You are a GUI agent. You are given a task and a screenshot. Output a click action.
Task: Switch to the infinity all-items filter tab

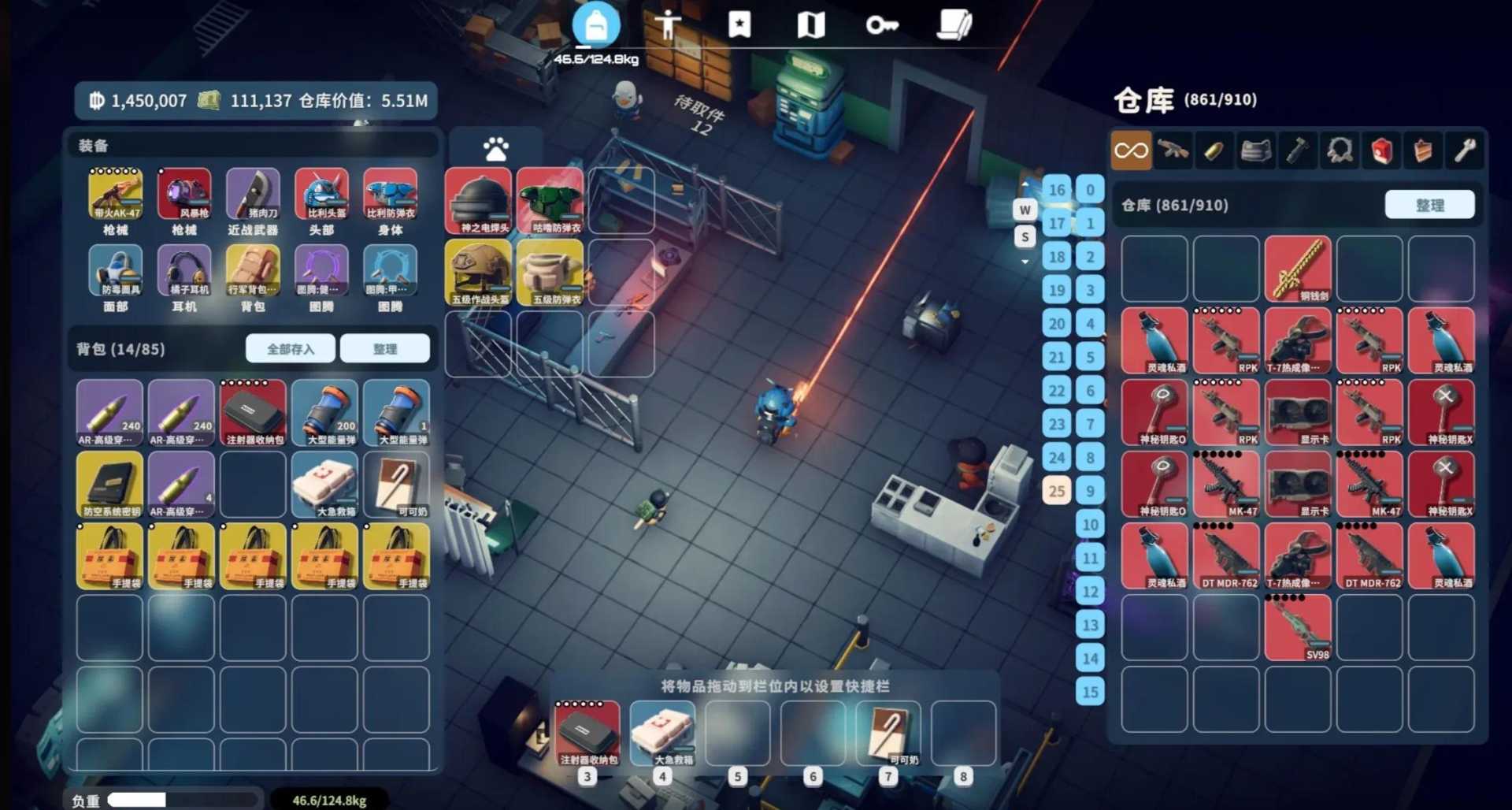1132,150
